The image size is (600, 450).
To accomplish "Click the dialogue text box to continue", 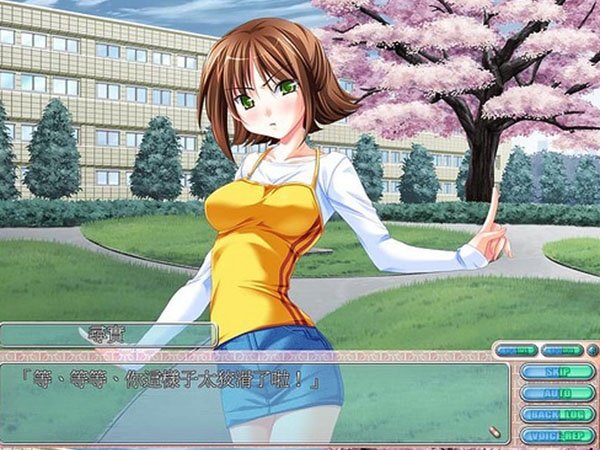I will tap(250, 400).
